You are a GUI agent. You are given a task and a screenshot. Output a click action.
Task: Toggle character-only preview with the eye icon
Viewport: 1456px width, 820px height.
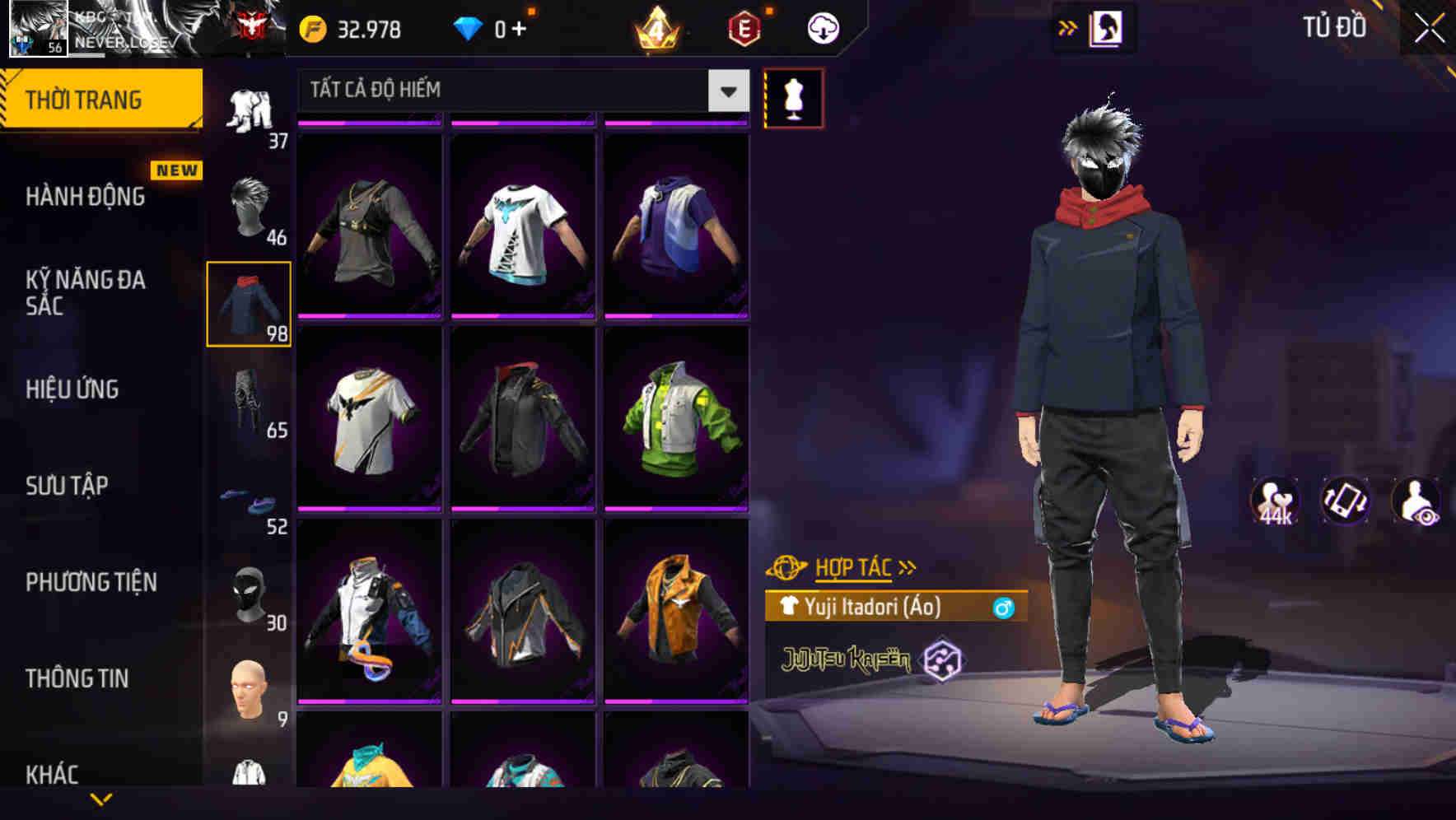tap(1418, 501)
